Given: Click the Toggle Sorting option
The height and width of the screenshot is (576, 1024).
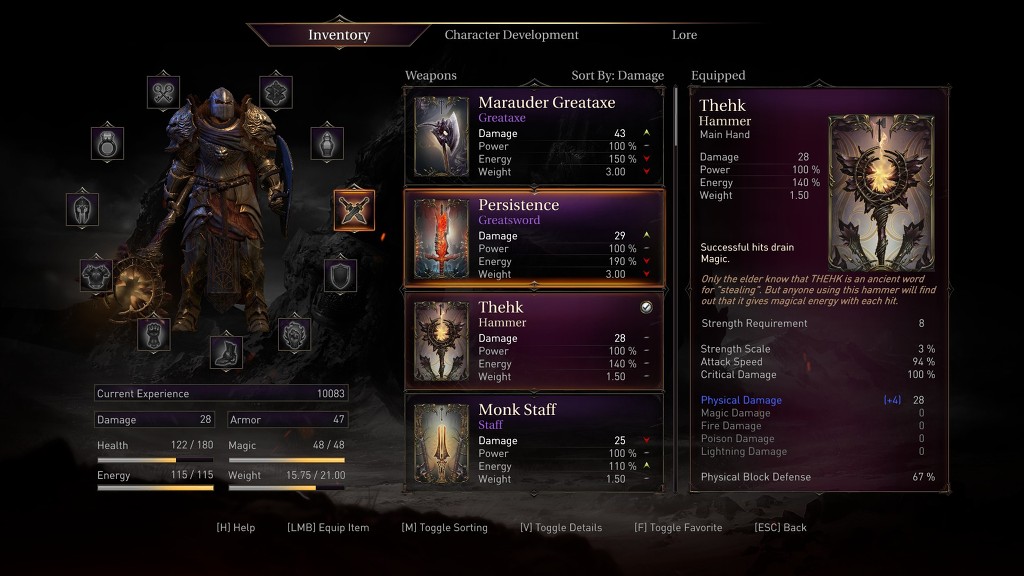Looking at the screenshot, I should click(444, 528).
